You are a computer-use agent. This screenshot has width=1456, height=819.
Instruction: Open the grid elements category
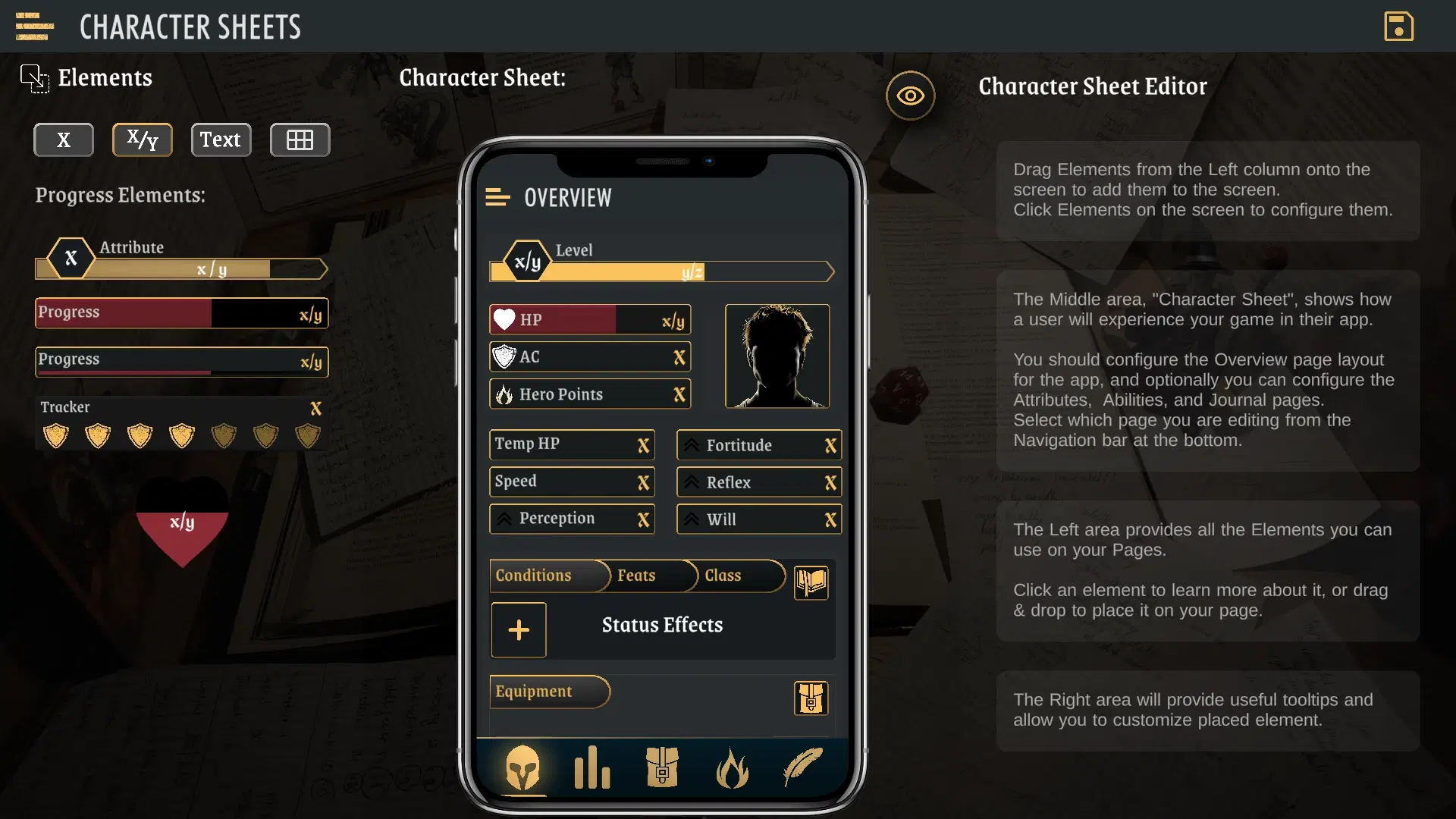pos(300,140)
